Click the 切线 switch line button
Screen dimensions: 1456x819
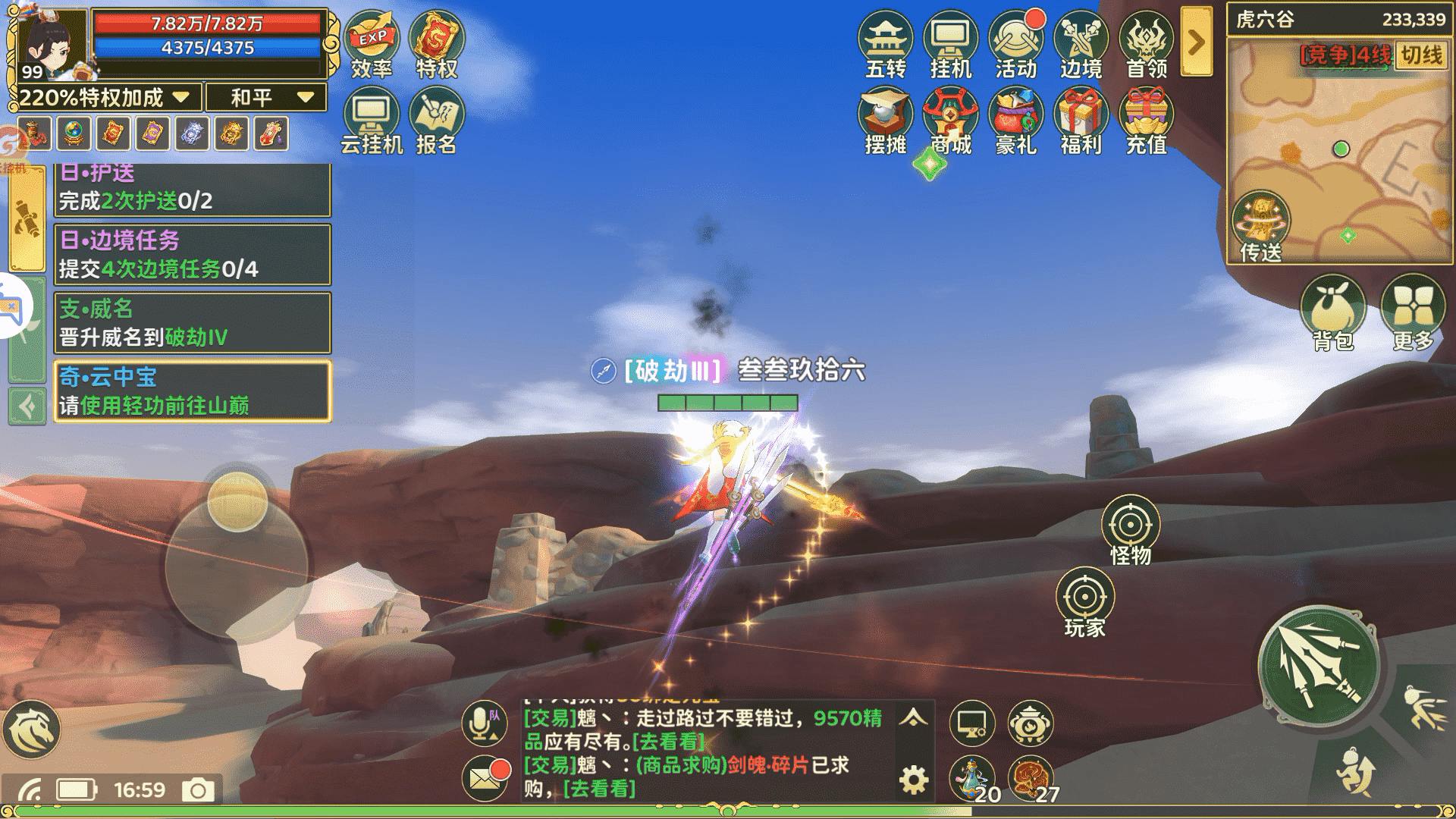point(1420,55)
